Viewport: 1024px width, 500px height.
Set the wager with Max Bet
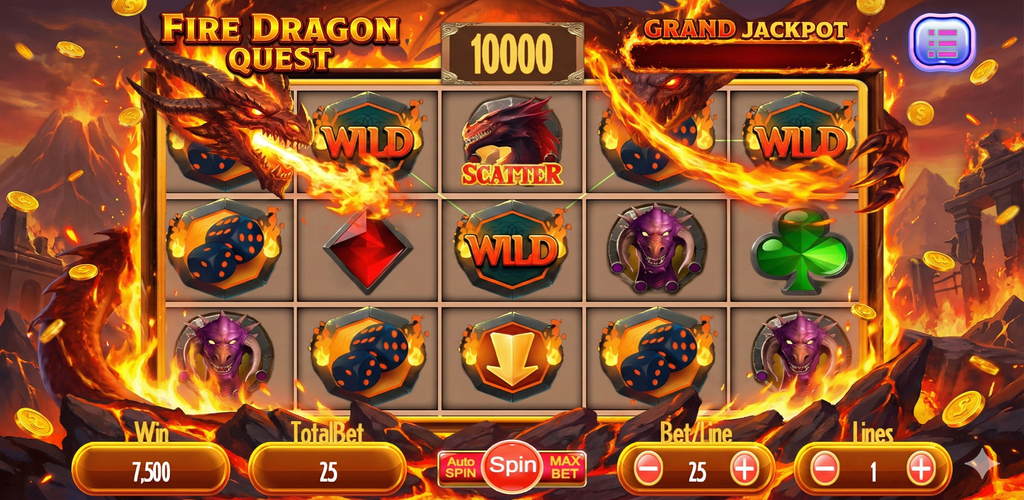(x=565, y=467)
